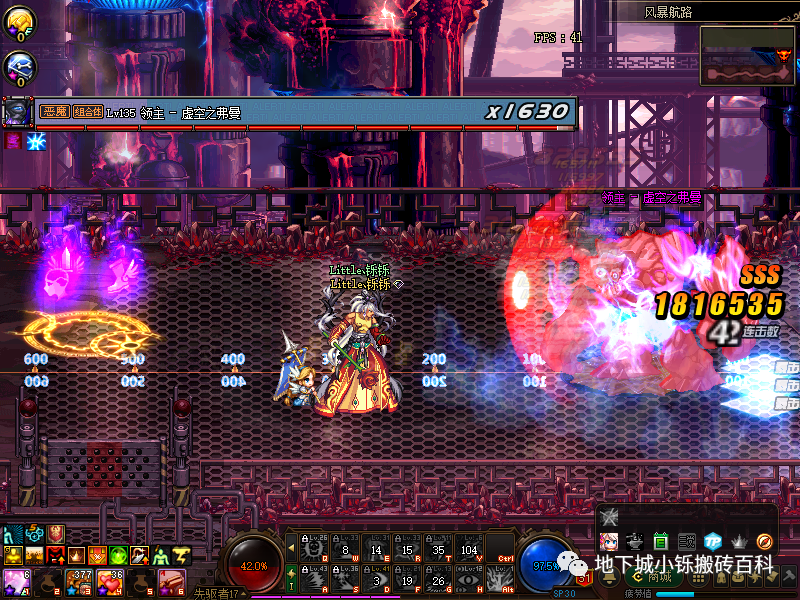Open the green calendar icon

click(661, 541)
